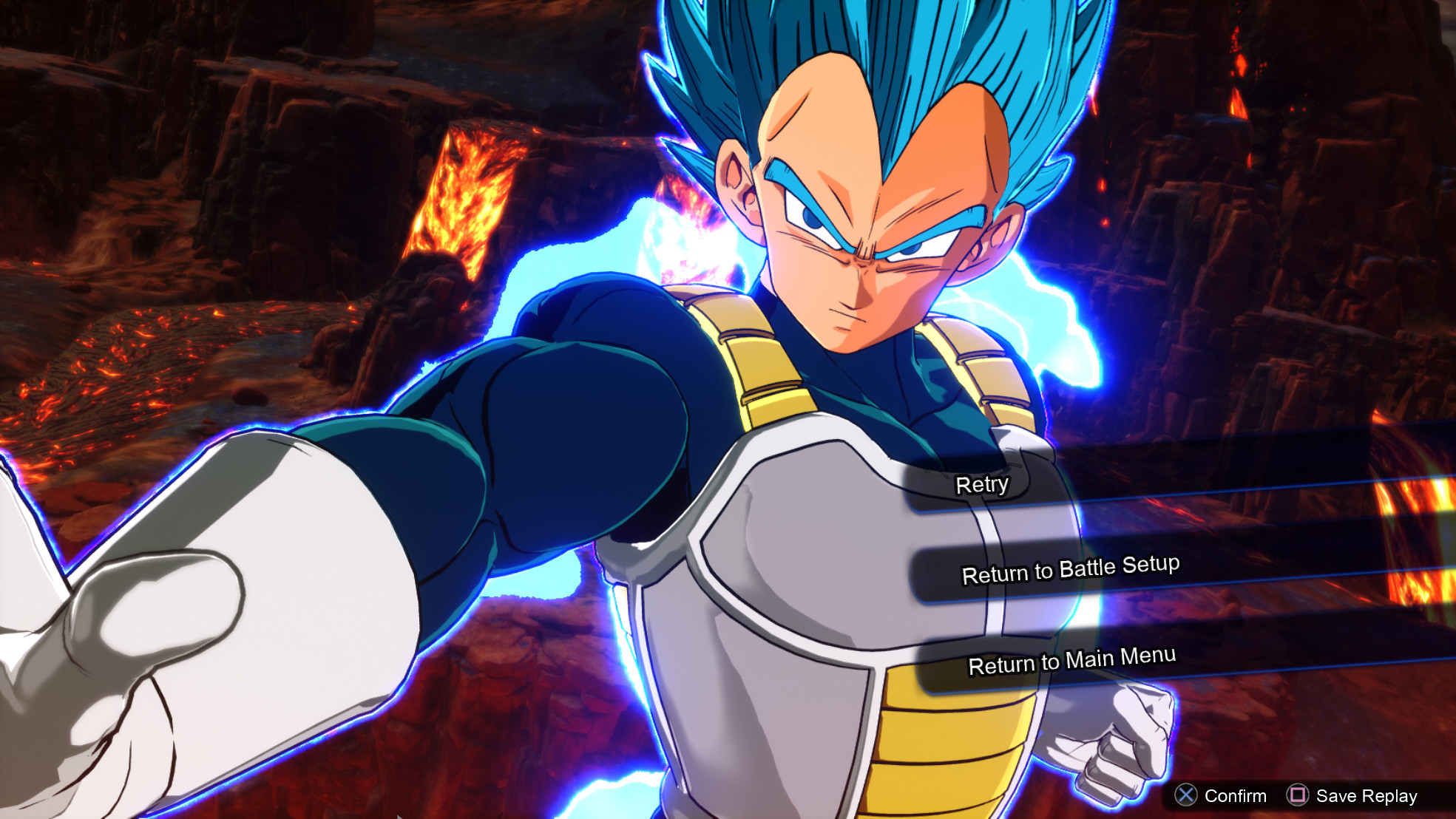This screenshot has height=819, width=1456.
Task: Click the Return to Battle Setup bar
Action: 1071,571
